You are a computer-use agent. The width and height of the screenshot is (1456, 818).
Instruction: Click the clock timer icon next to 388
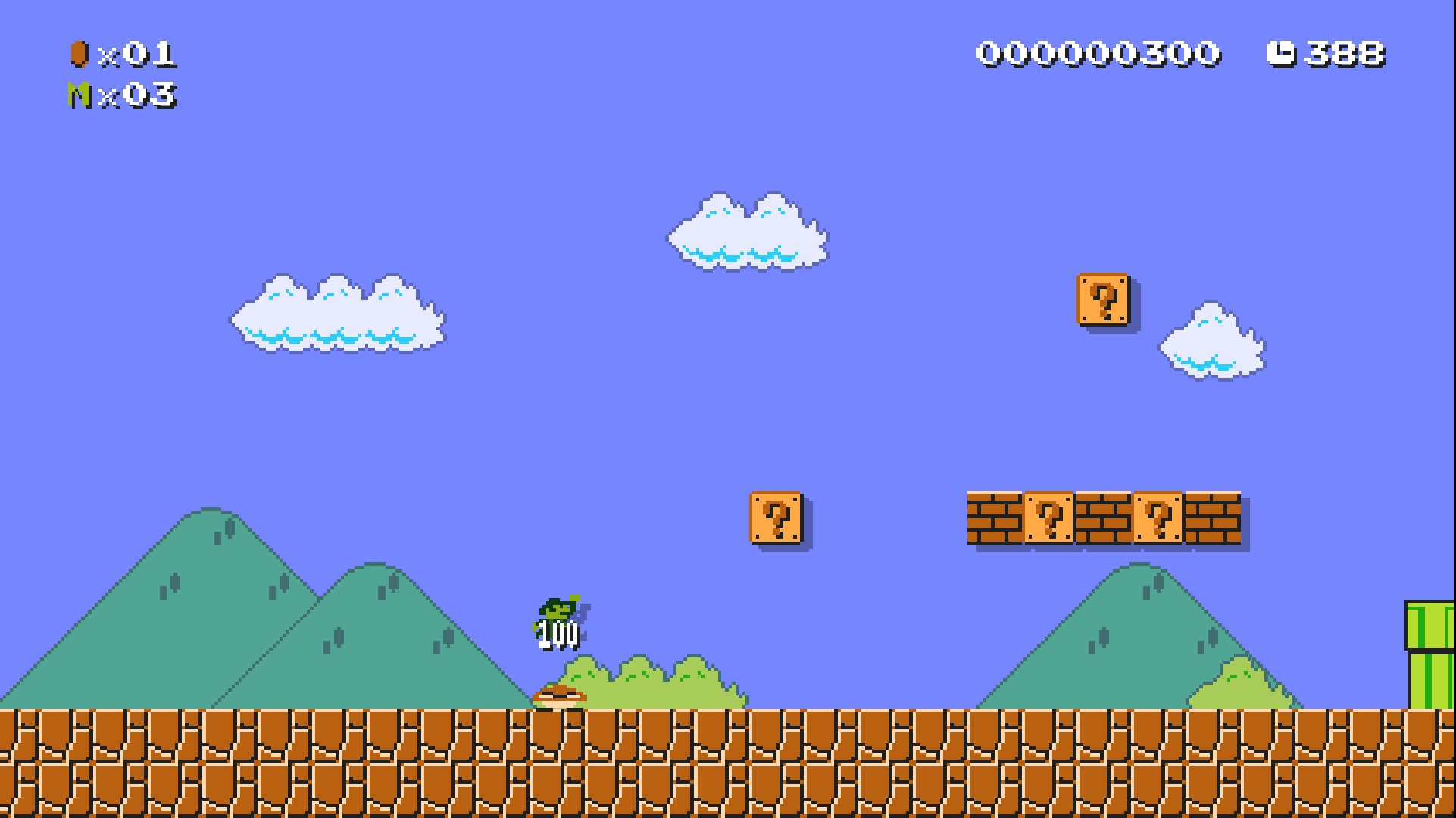coord(1280,53)
